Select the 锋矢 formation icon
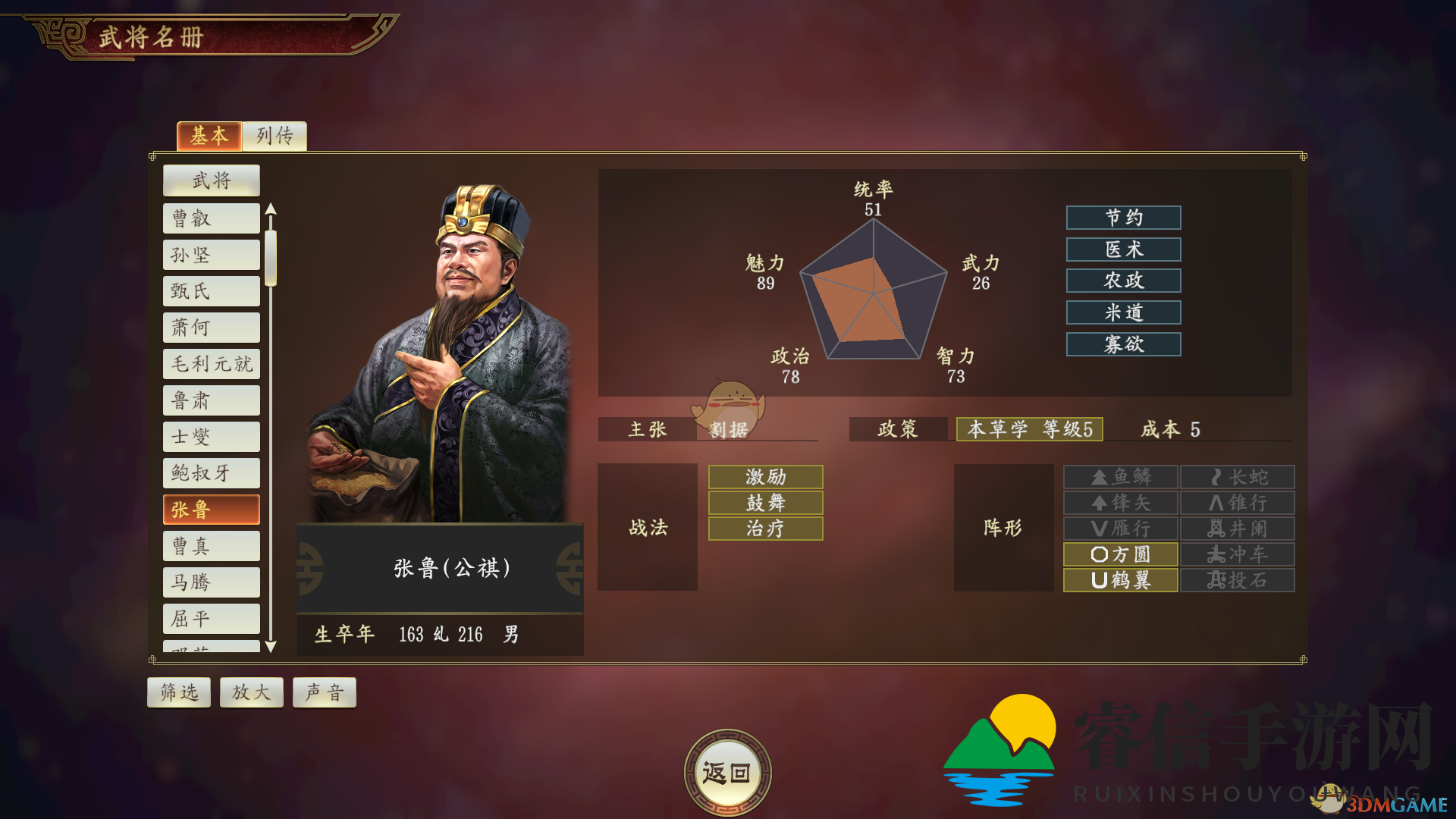1456x819 pixels. click(1119, 502)
